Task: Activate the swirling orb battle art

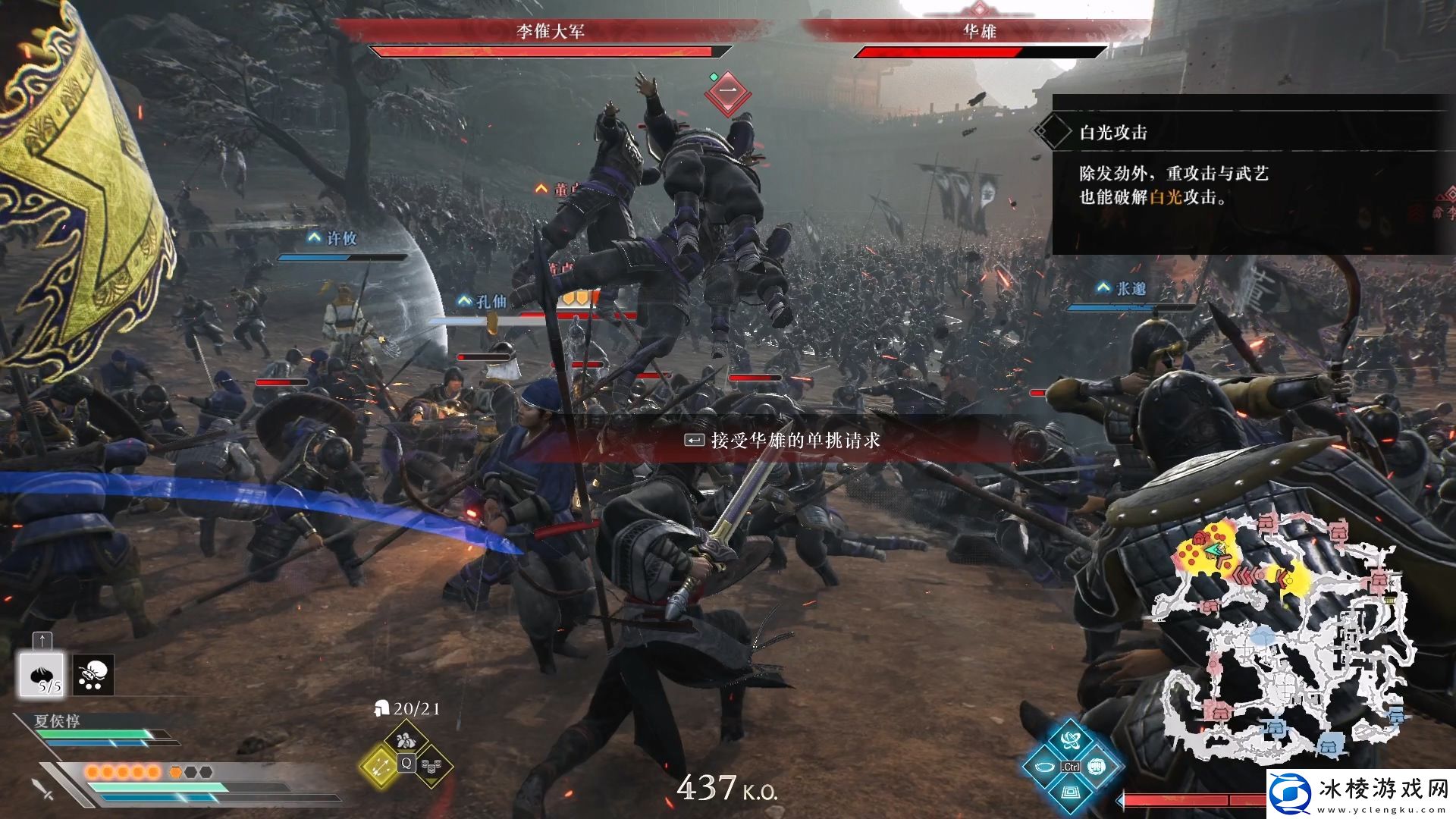Action: pyautogui.click(x=1070, y=740)
